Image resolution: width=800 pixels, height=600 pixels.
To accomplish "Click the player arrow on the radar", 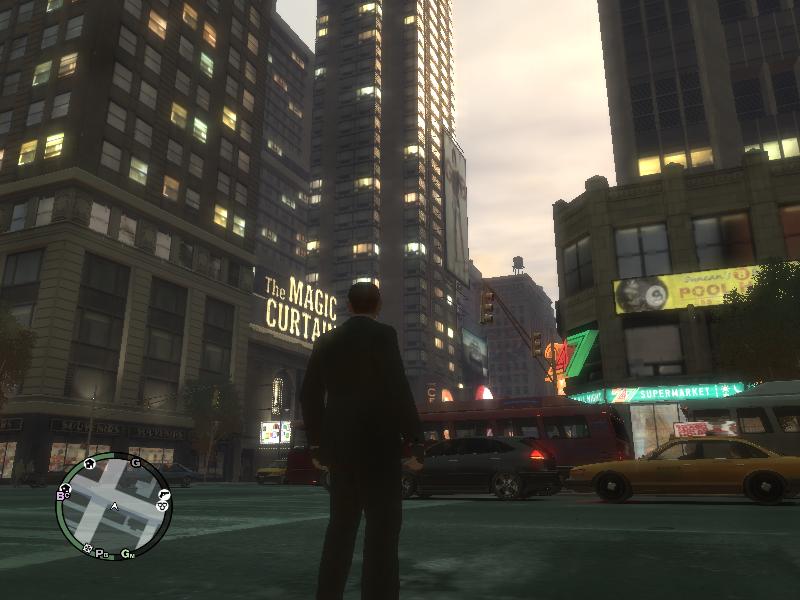I will [x=113, y=507].
